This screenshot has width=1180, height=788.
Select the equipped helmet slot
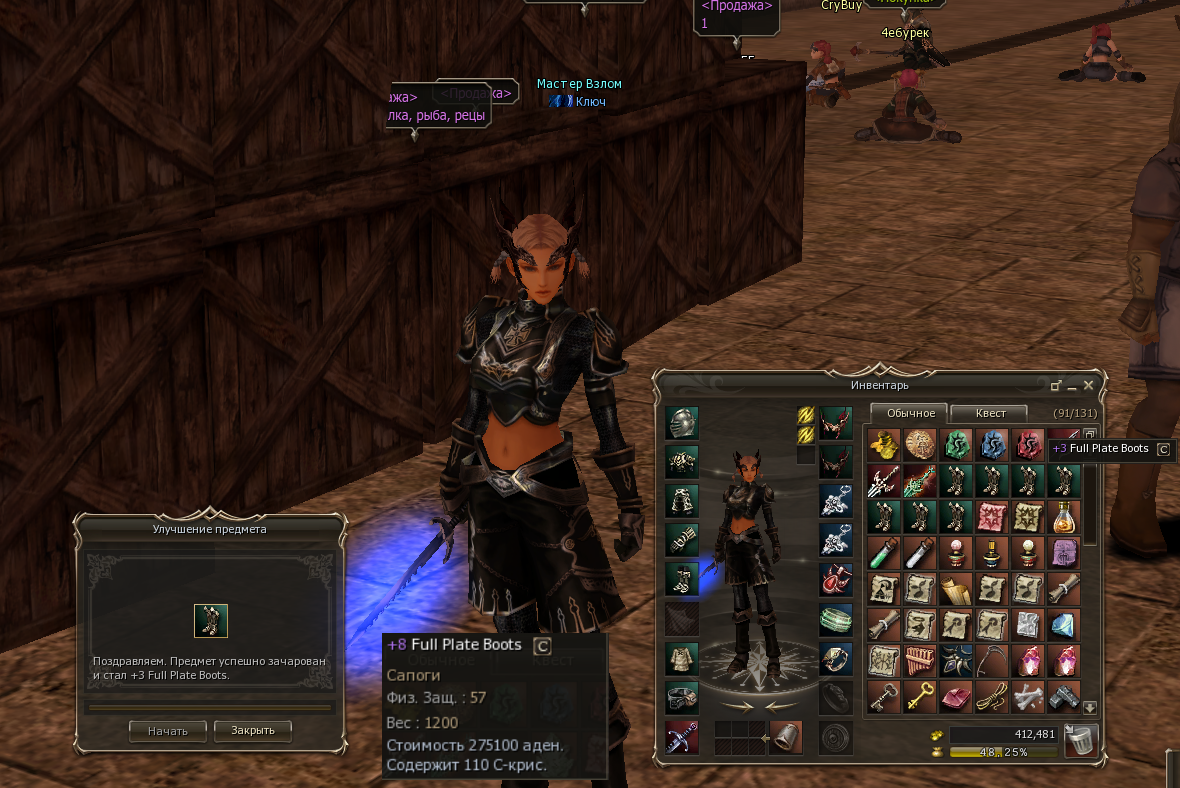(682, 423)
